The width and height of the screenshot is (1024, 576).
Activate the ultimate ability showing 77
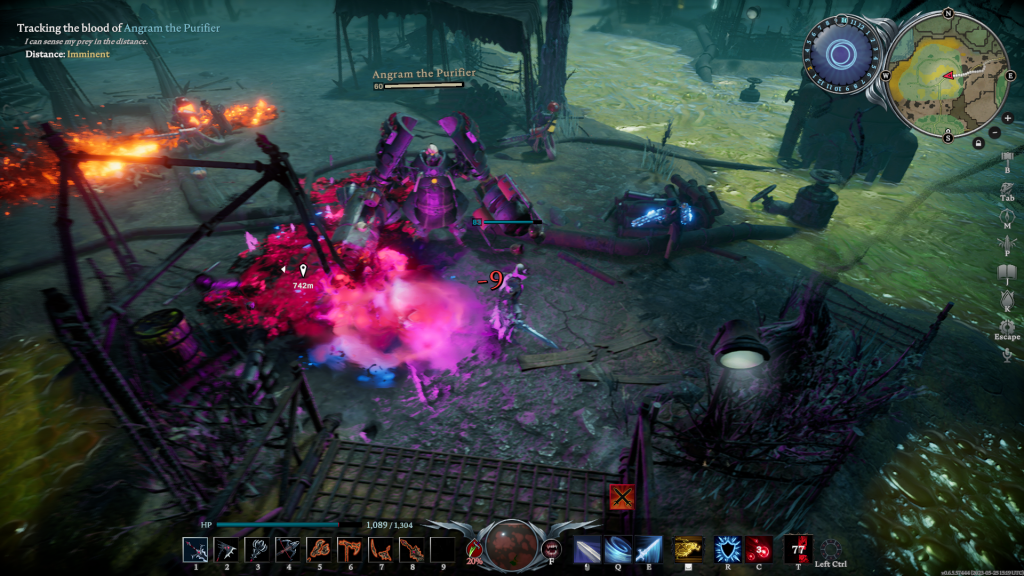(798, 549)
